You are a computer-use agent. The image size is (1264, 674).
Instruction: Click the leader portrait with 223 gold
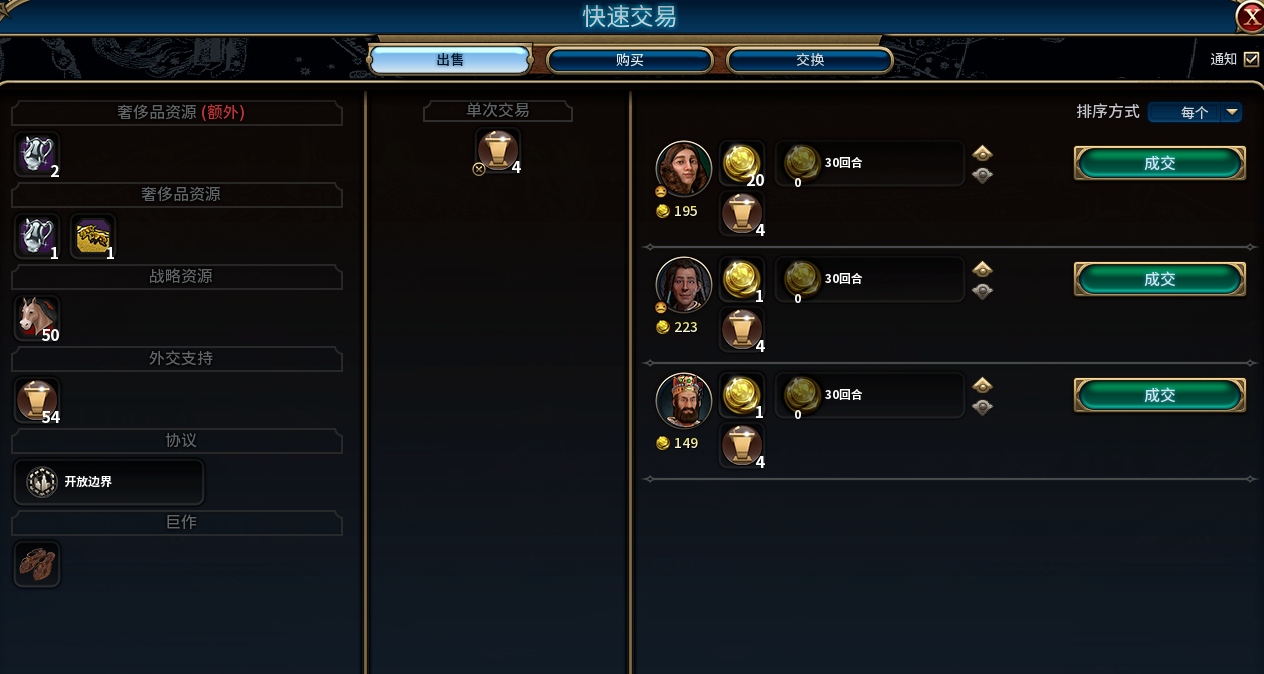click(x=684, y=284)
